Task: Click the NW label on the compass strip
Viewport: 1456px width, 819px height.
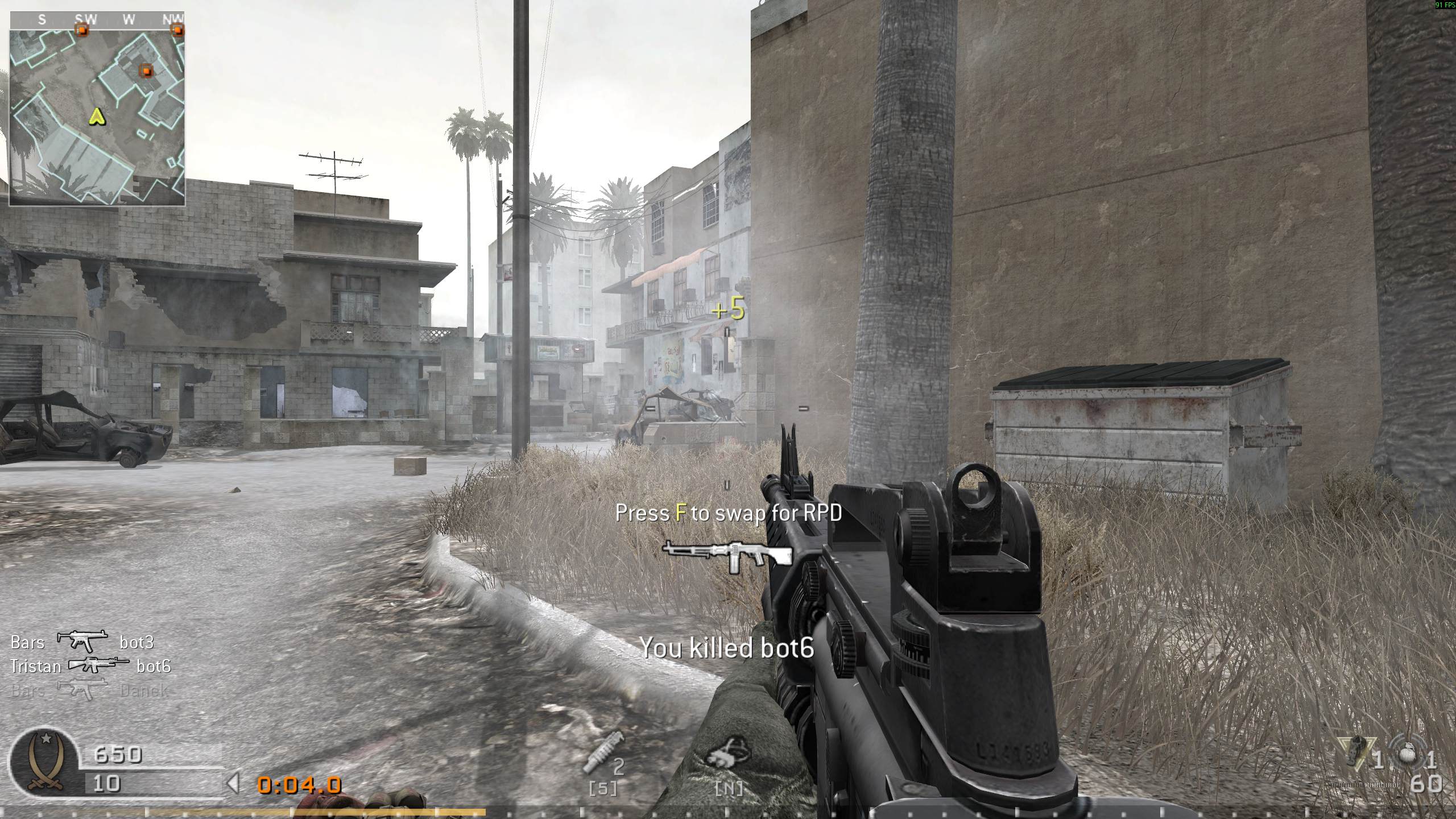Action: (x=174, y=19)
